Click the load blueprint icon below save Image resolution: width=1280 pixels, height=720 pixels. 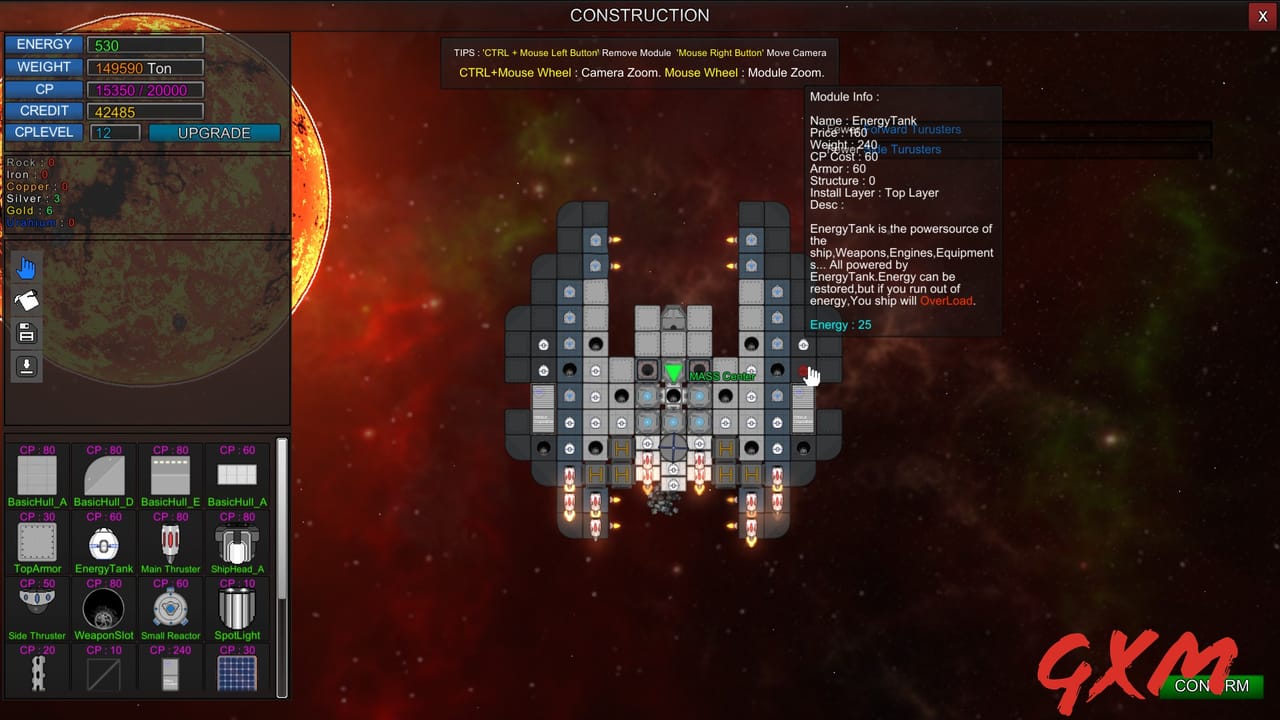pos(26,366)
